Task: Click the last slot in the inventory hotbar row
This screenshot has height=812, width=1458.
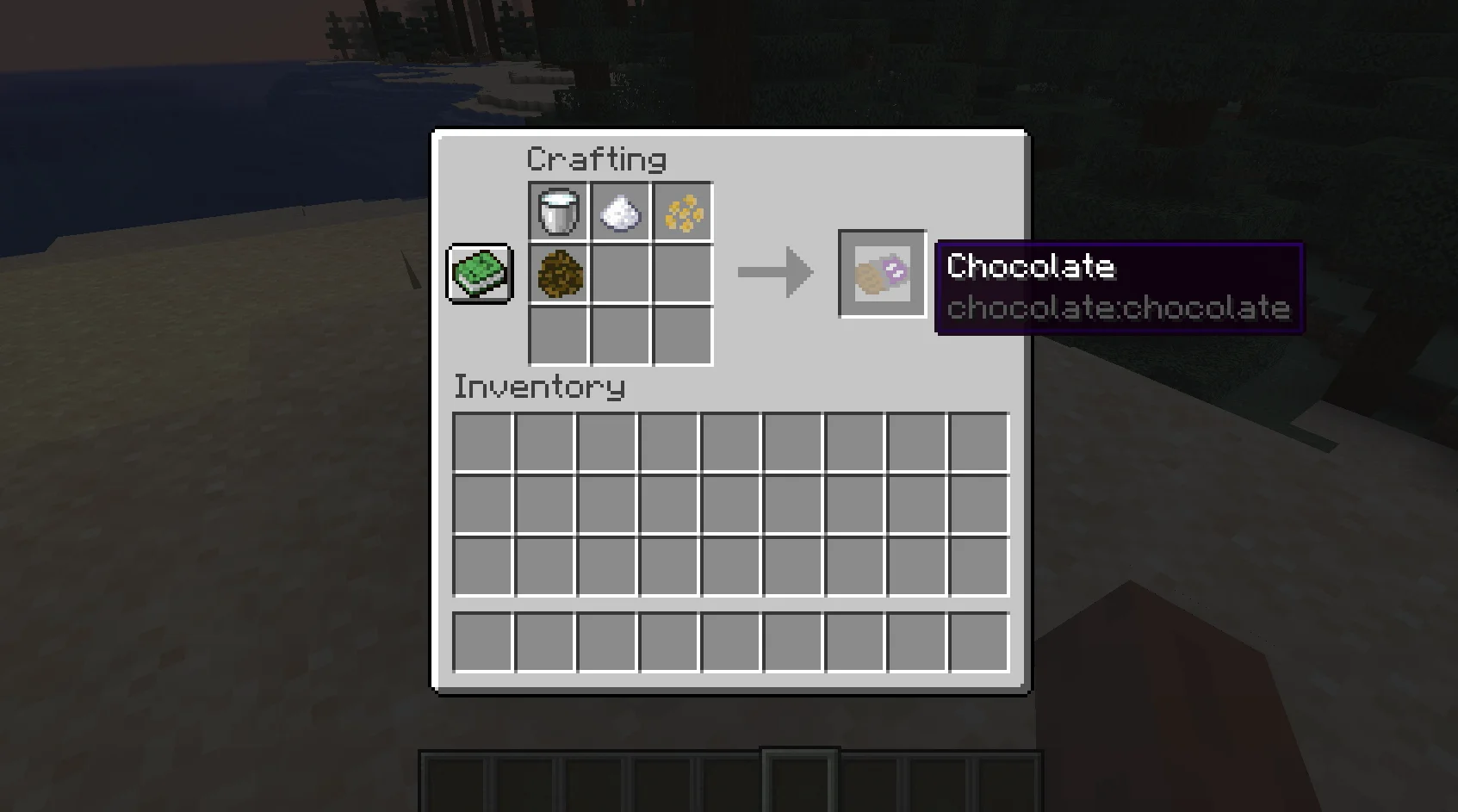Action: pos(977,642)
